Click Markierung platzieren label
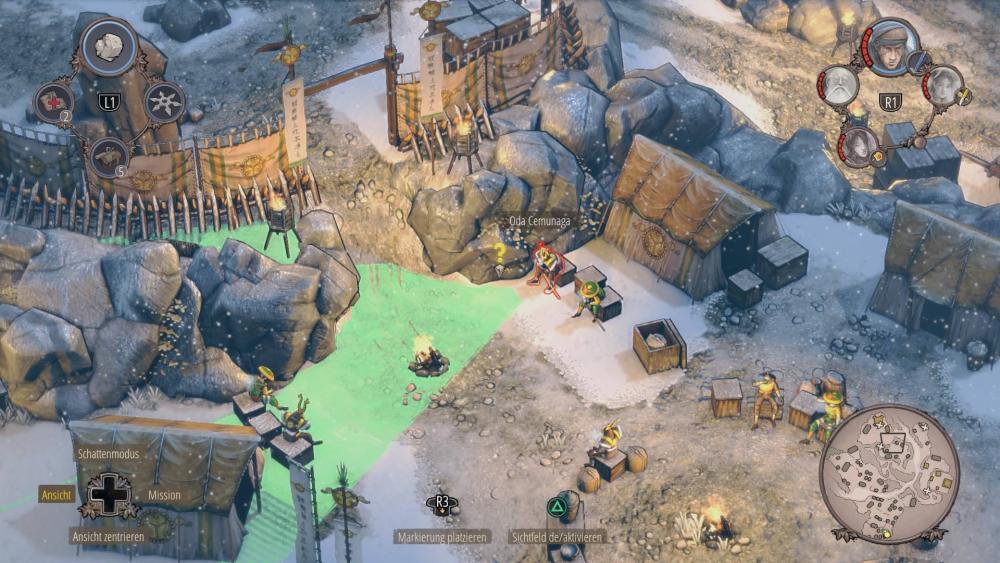Image resolution: width=1000 pixels, height=563 pixels. click(x=442, y=536)
